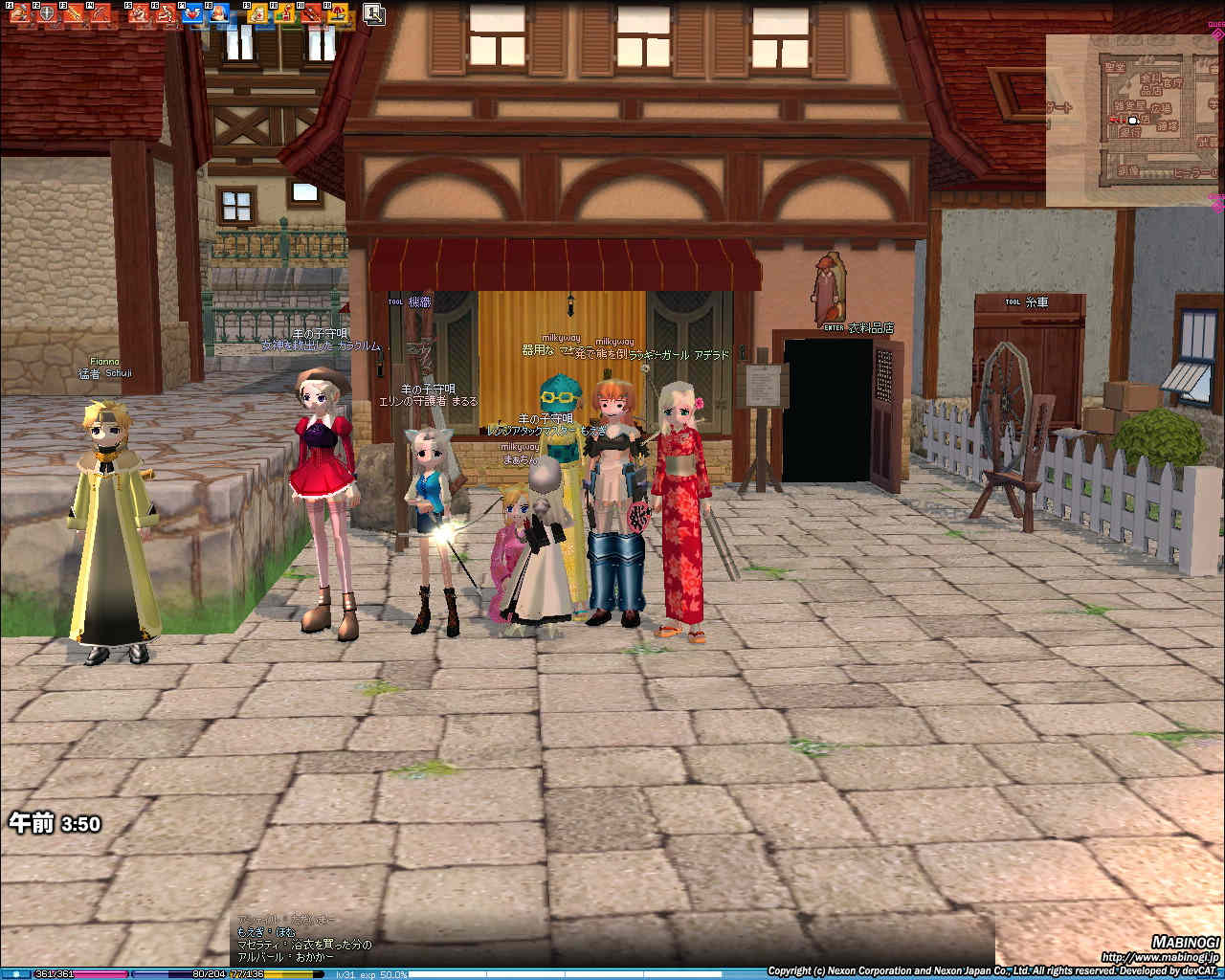Use the winged heart skill on F7
This screenshot has height=980, width=1225.
[193, 13]
